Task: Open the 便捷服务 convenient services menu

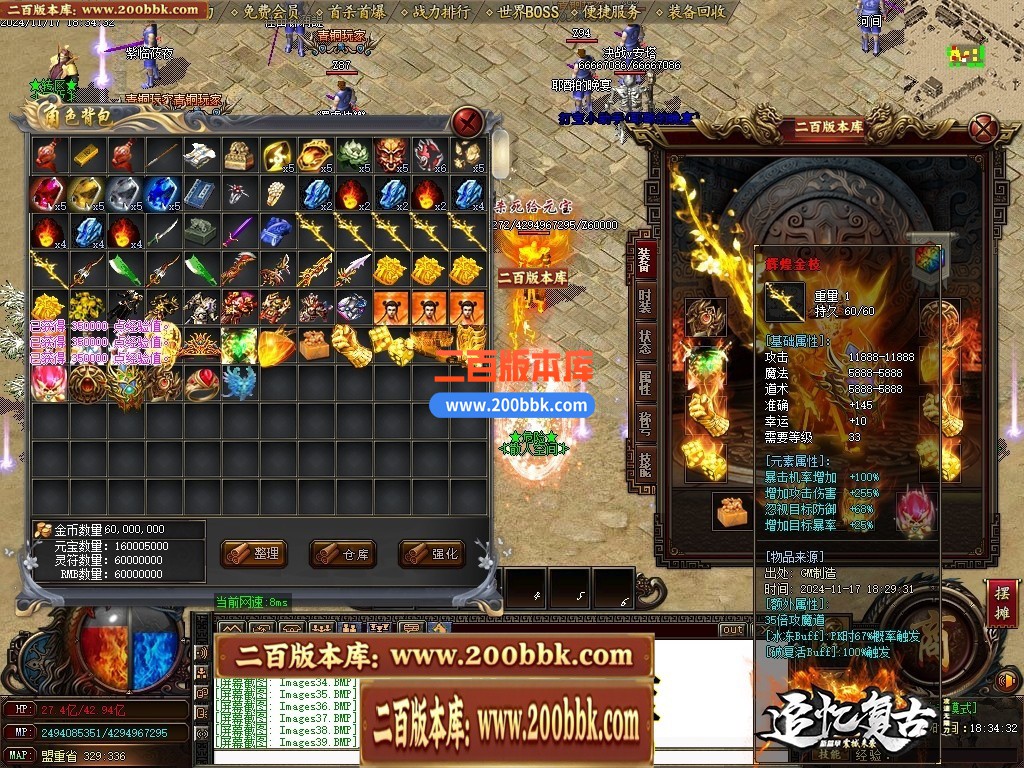Action: [610, 12]
